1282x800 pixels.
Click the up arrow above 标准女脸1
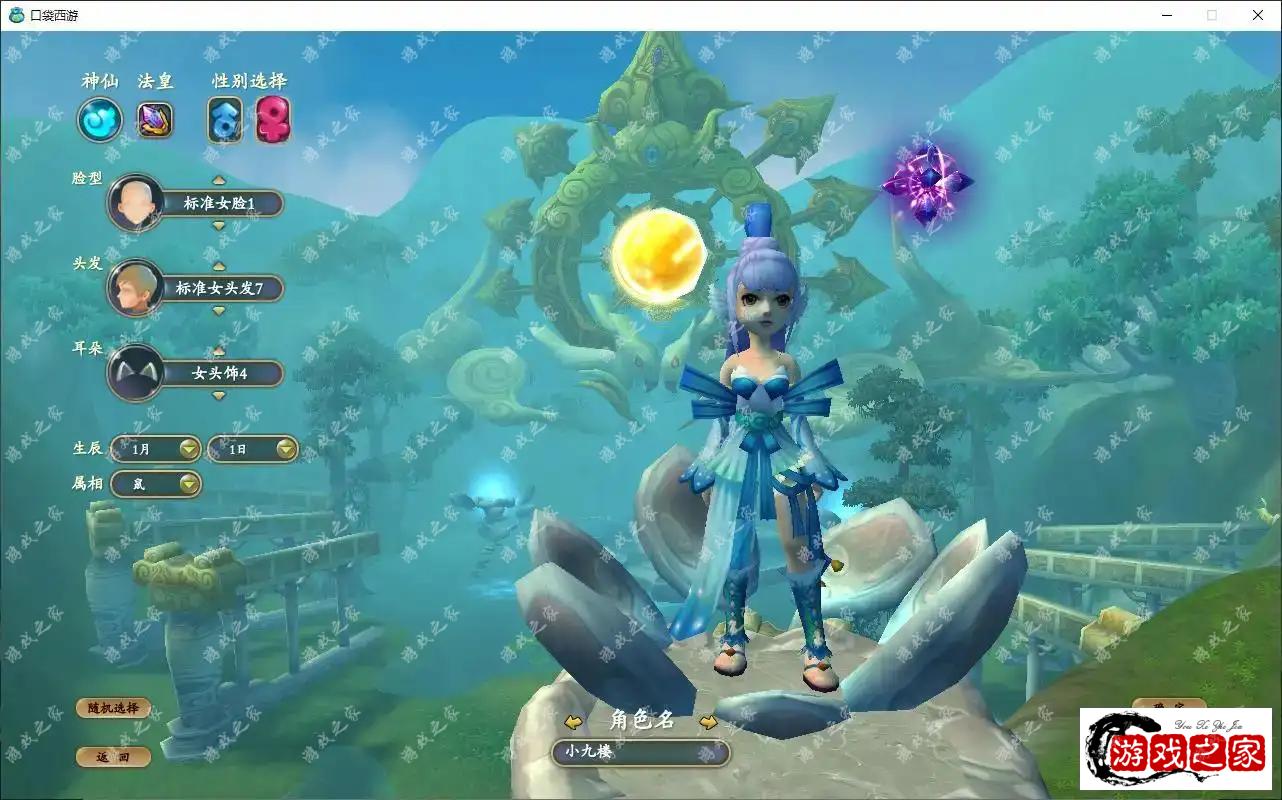click(219, 181)
